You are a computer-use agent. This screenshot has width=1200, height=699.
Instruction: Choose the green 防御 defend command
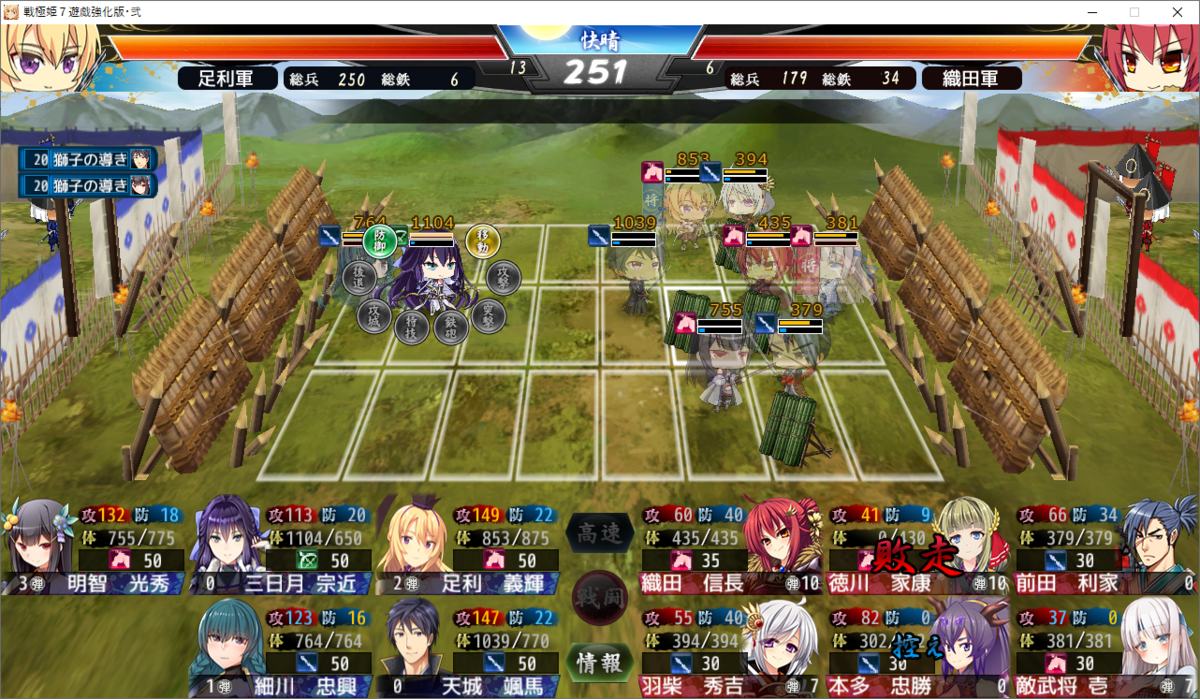[x=379, y=240]
